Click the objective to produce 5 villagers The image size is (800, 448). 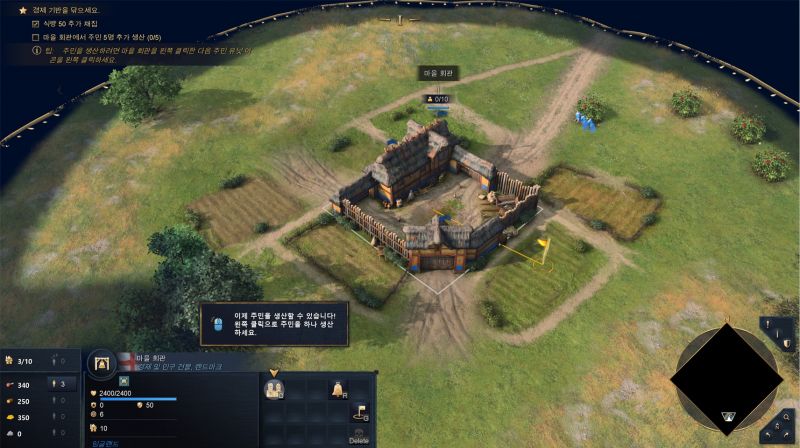coord(97,37)
